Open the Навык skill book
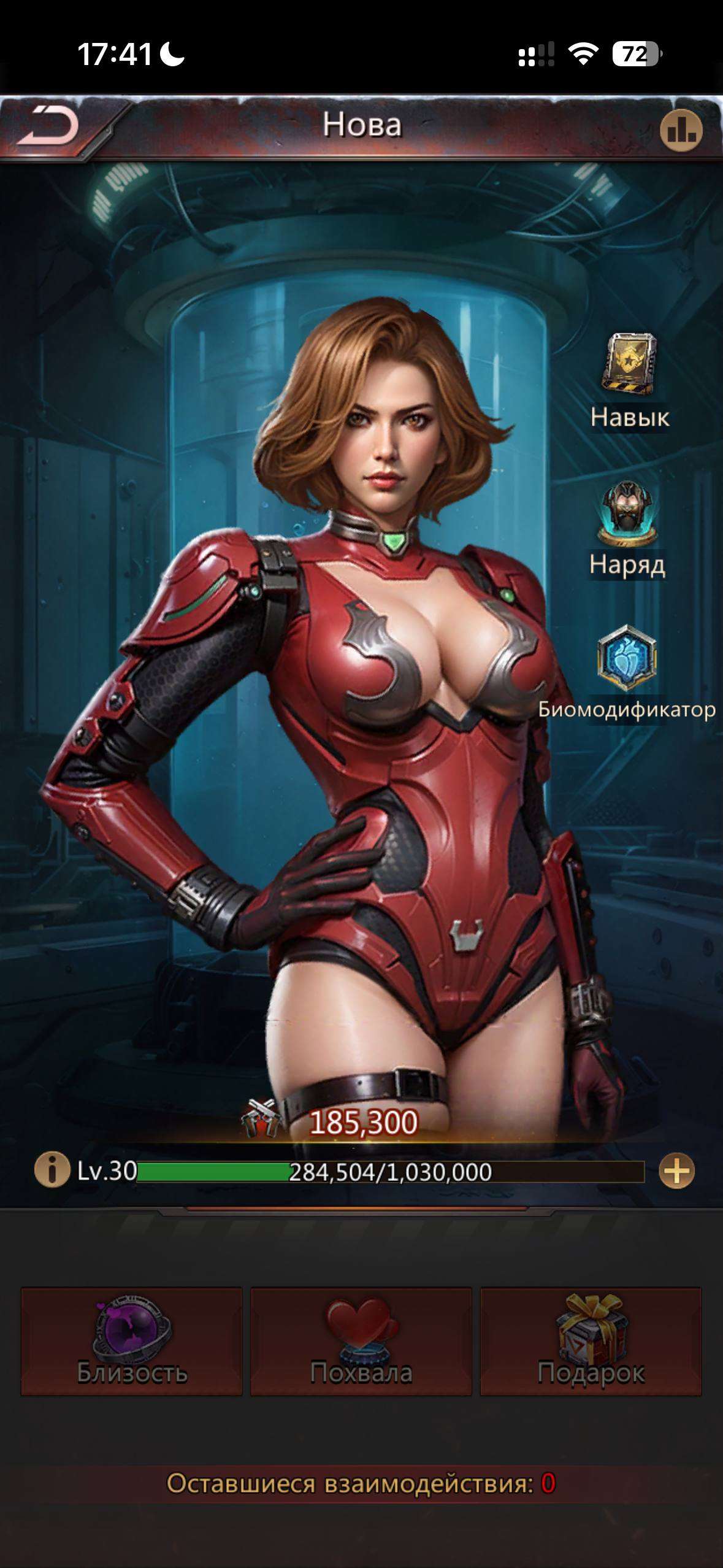This screenshot has width=723, height=1568. (x=629, y=364)
